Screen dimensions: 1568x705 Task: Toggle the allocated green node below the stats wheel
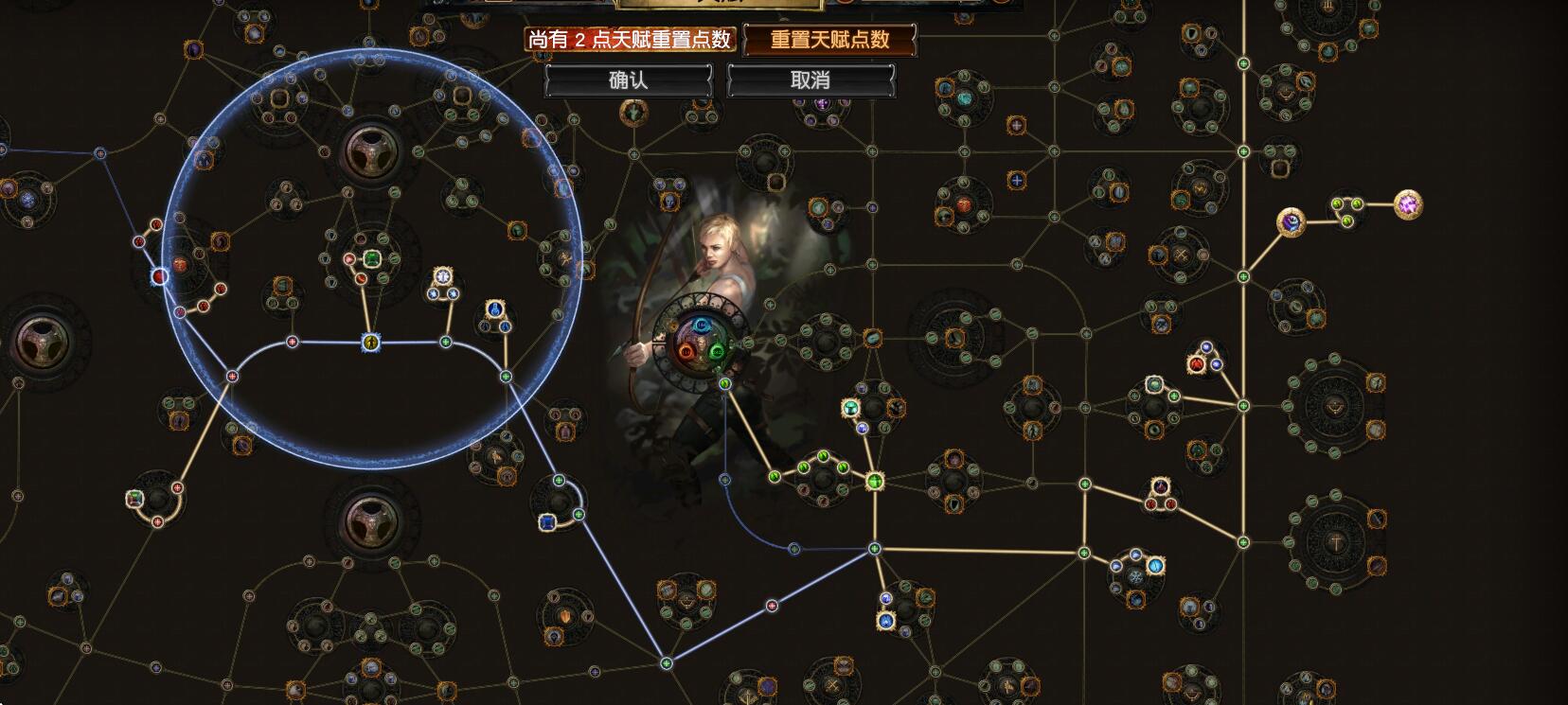[x=775, y=478]
